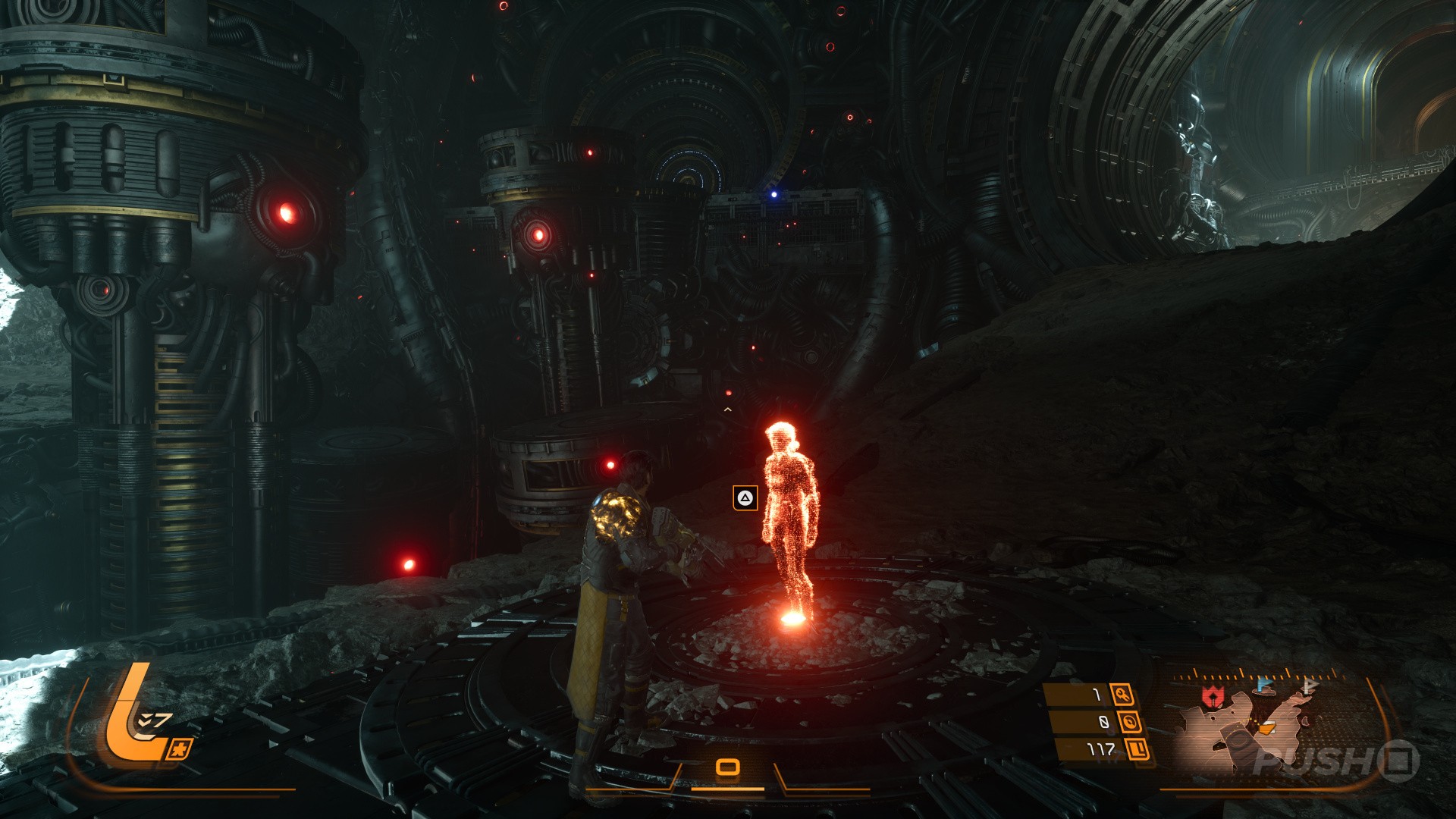The height and width of the screenshot is (819, 1456).
Task: Select the weapon slot indicator at bottom center
Action: [728, 767]
